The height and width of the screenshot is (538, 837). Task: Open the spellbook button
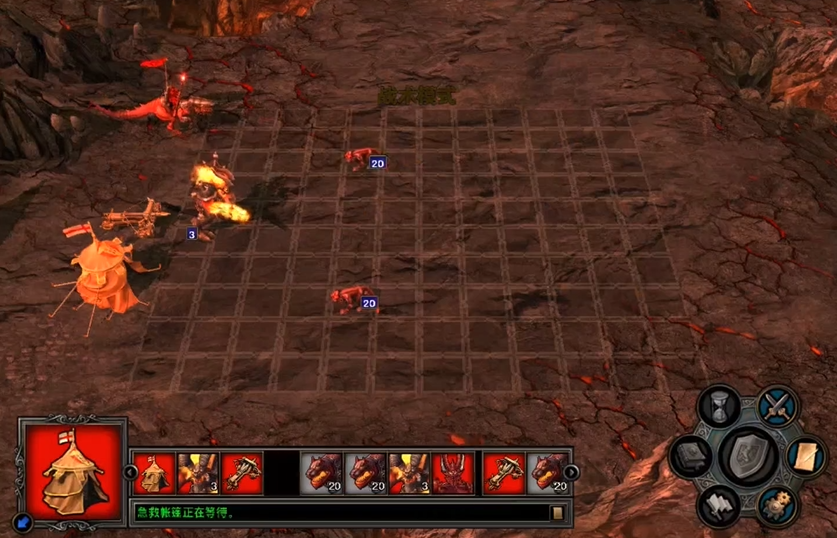click(689, 456)
